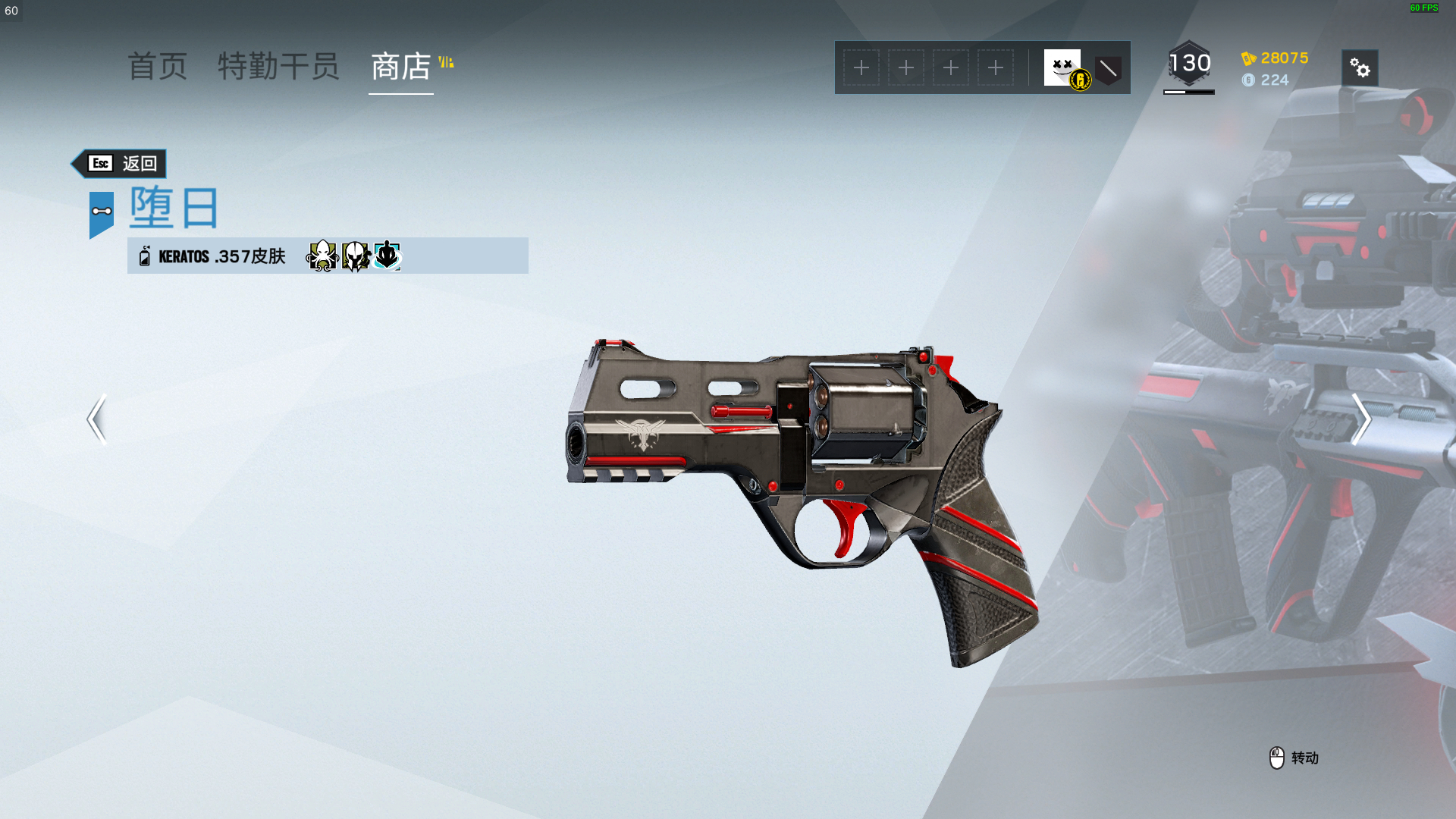The image size is (1456, 819).
Task: Open the player profile avatar
Action: [x=1062, y=67]
